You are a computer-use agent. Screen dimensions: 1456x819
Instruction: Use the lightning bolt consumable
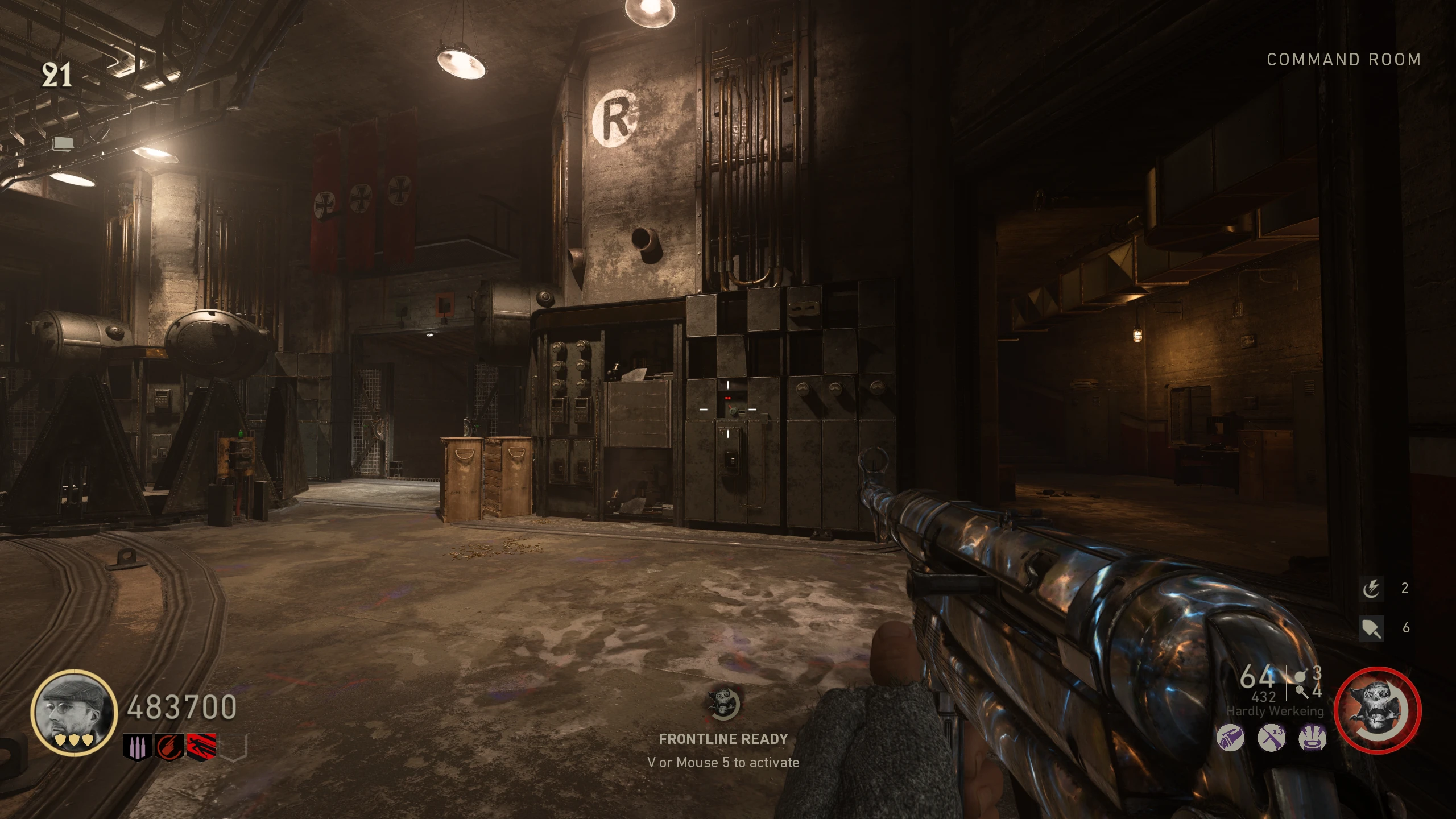click(x=1371, y=589)
